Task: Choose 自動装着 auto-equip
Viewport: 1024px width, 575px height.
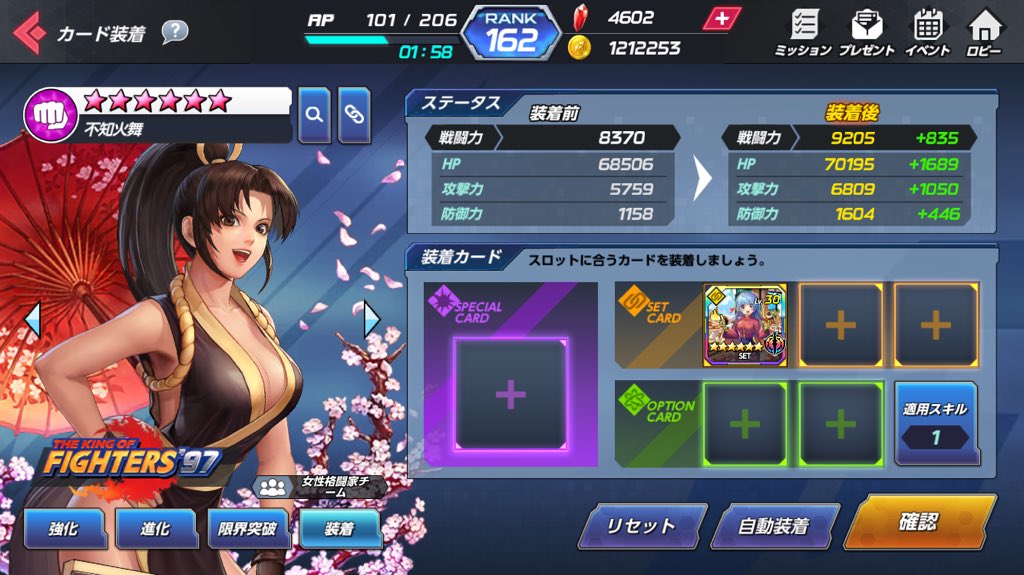Action: (x=773, y=526)
